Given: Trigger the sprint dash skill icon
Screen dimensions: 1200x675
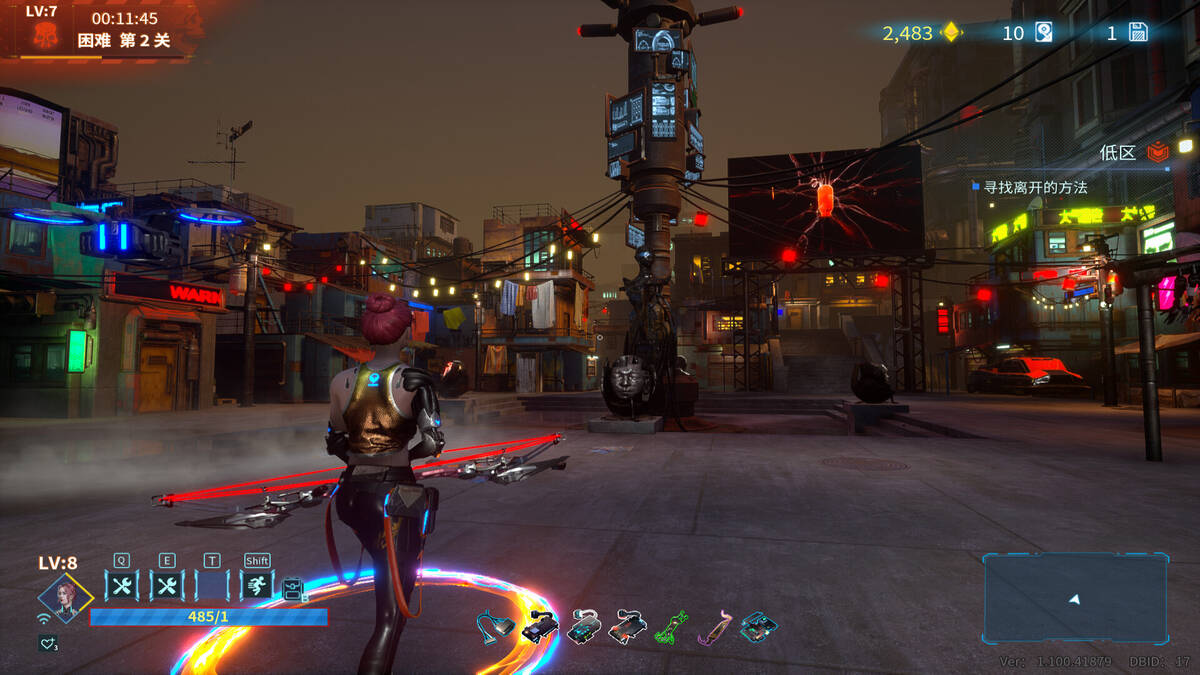Looking at the screenshot, I should (257, 585).
